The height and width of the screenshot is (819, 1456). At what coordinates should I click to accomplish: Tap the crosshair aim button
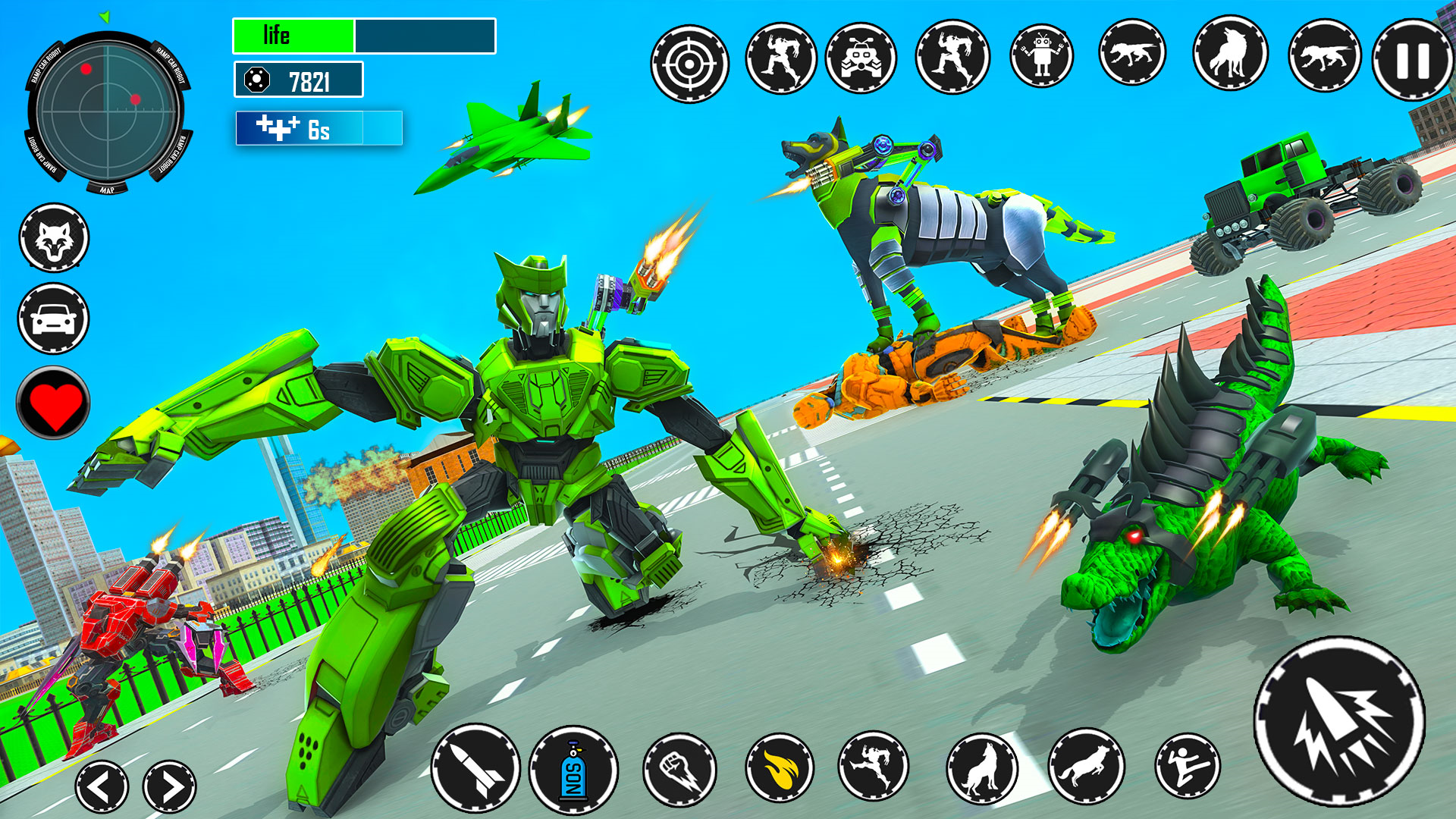(689, 64)
